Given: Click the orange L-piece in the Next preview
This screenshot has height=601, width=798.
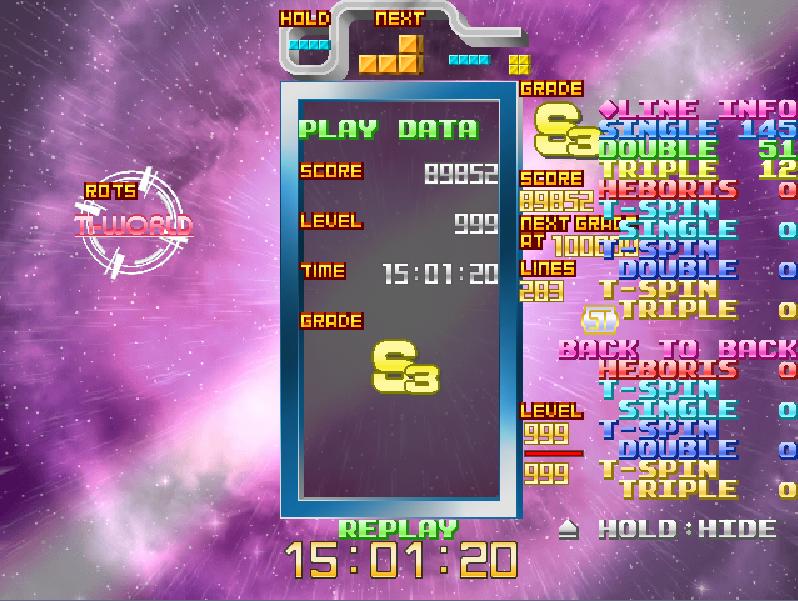Looking at the screenshot, I should (x=392, y=57).
